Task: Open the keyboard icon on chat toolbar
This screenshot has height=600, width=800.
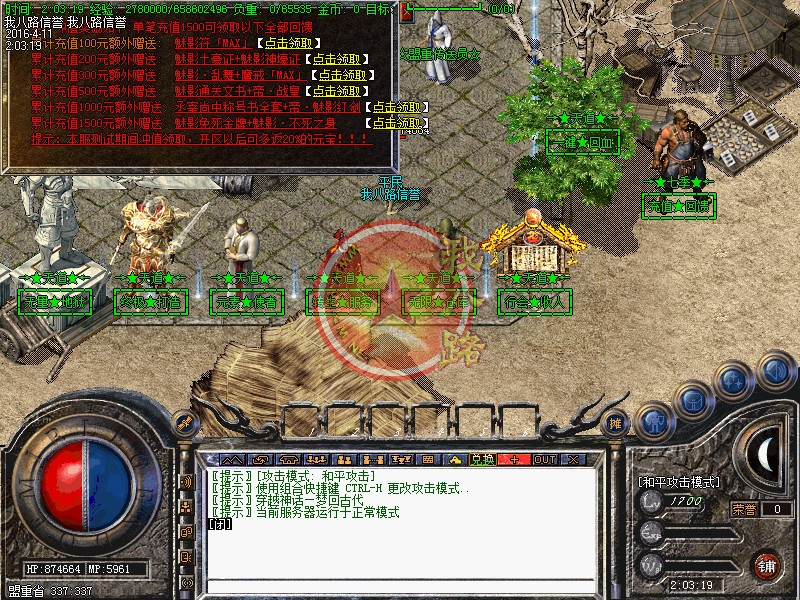Action: [428, 459]
